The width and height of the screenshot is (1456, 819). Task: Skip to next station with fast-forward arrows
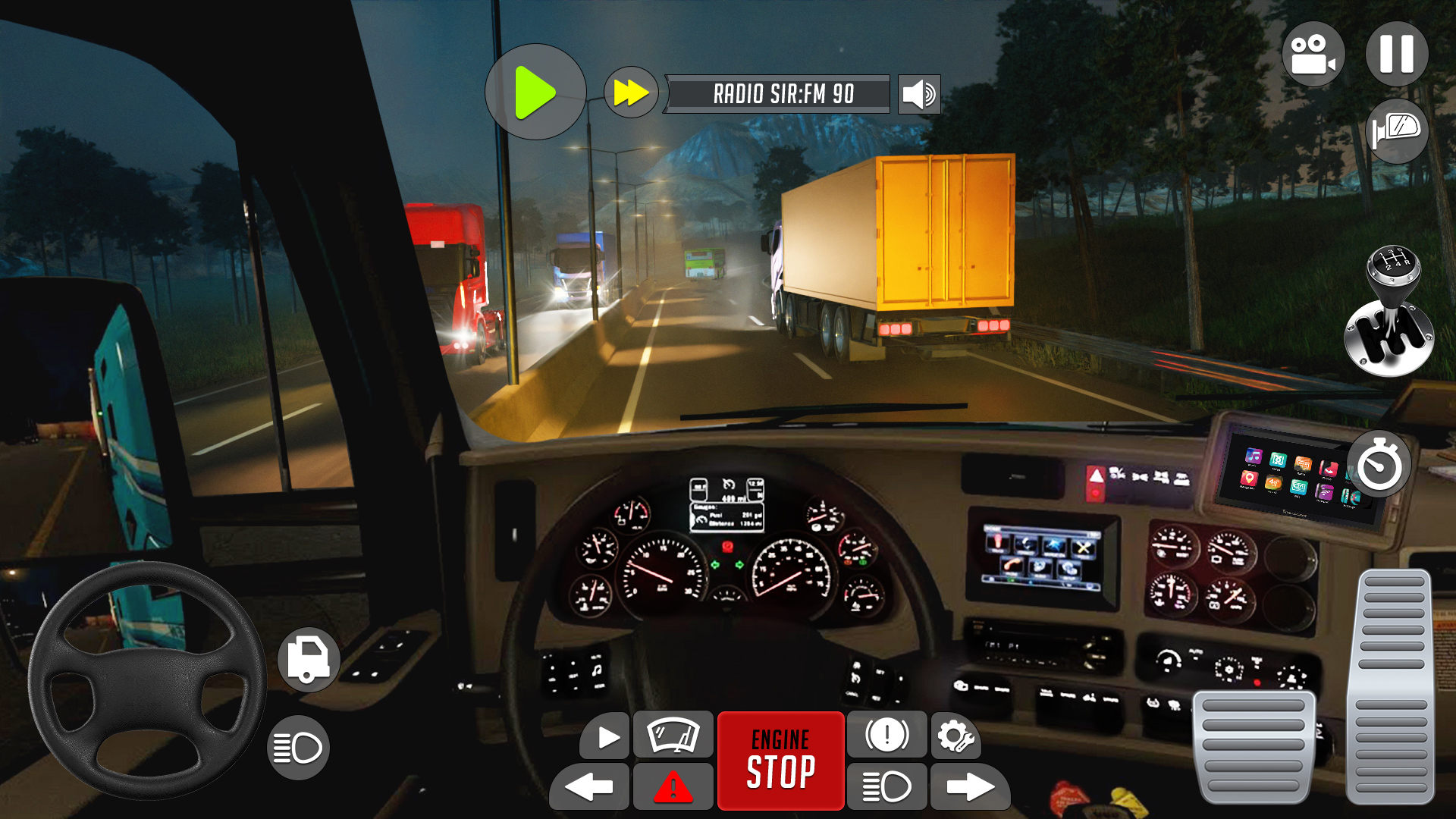(630, 93)
